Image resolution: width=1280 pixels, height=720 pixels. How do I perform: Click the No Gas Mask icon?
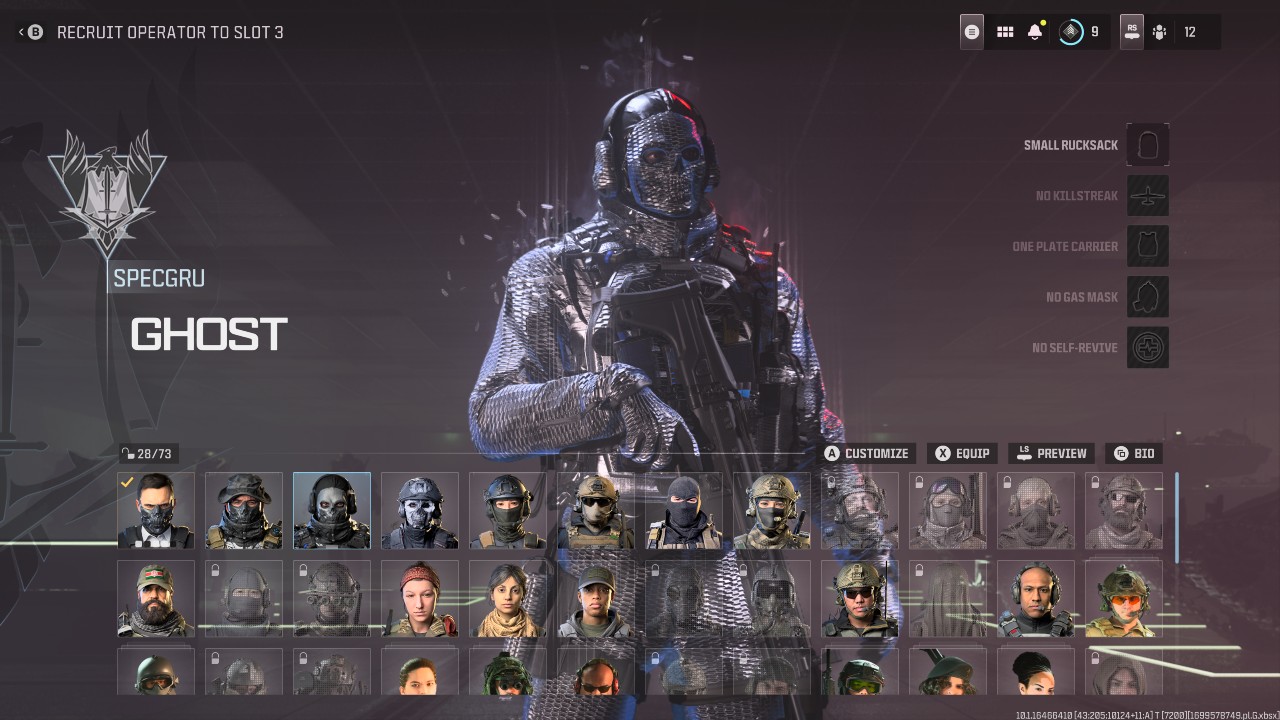1147,296
